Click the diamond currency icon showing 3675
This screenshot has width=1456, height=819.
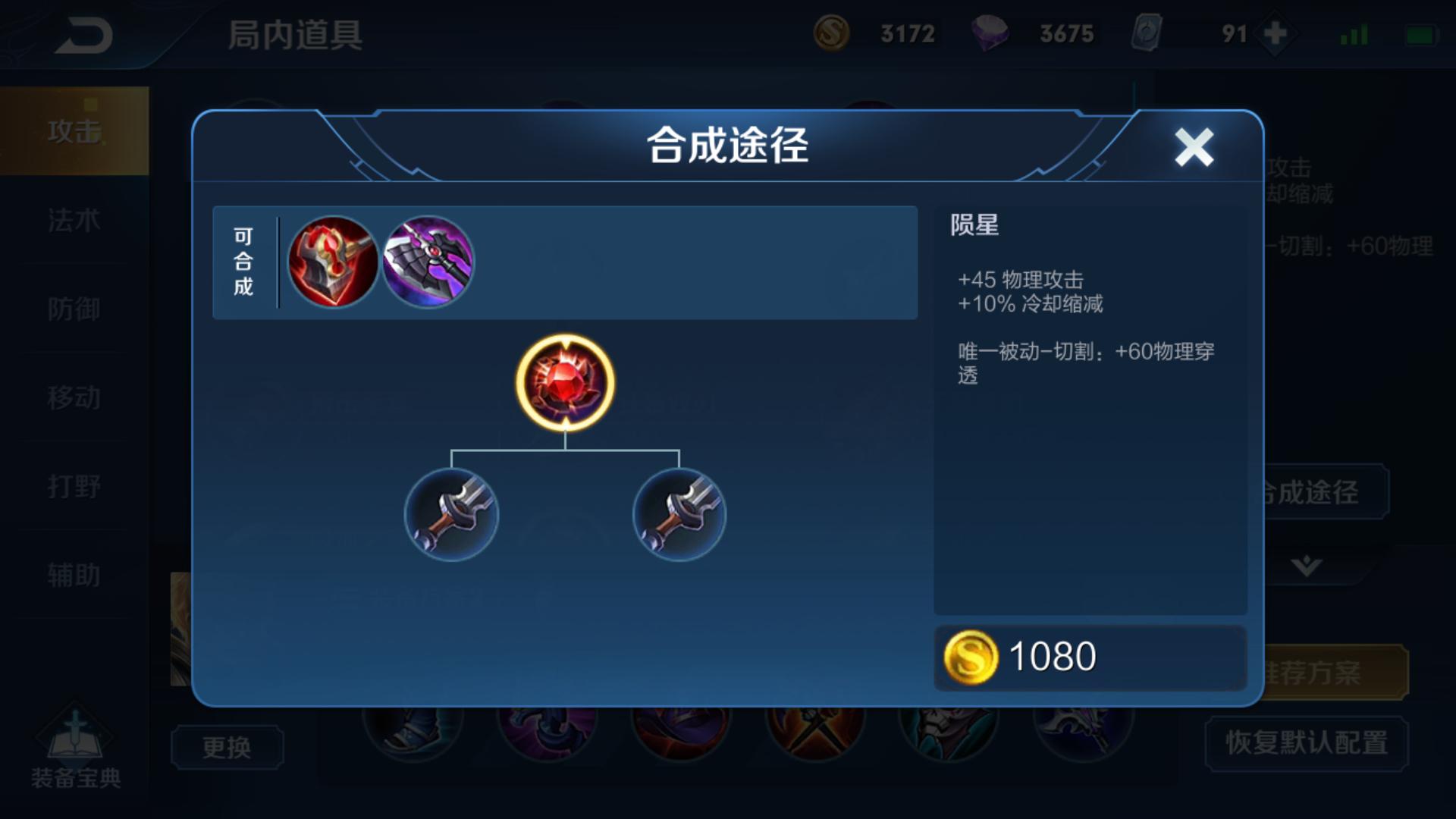click(991, 33)
